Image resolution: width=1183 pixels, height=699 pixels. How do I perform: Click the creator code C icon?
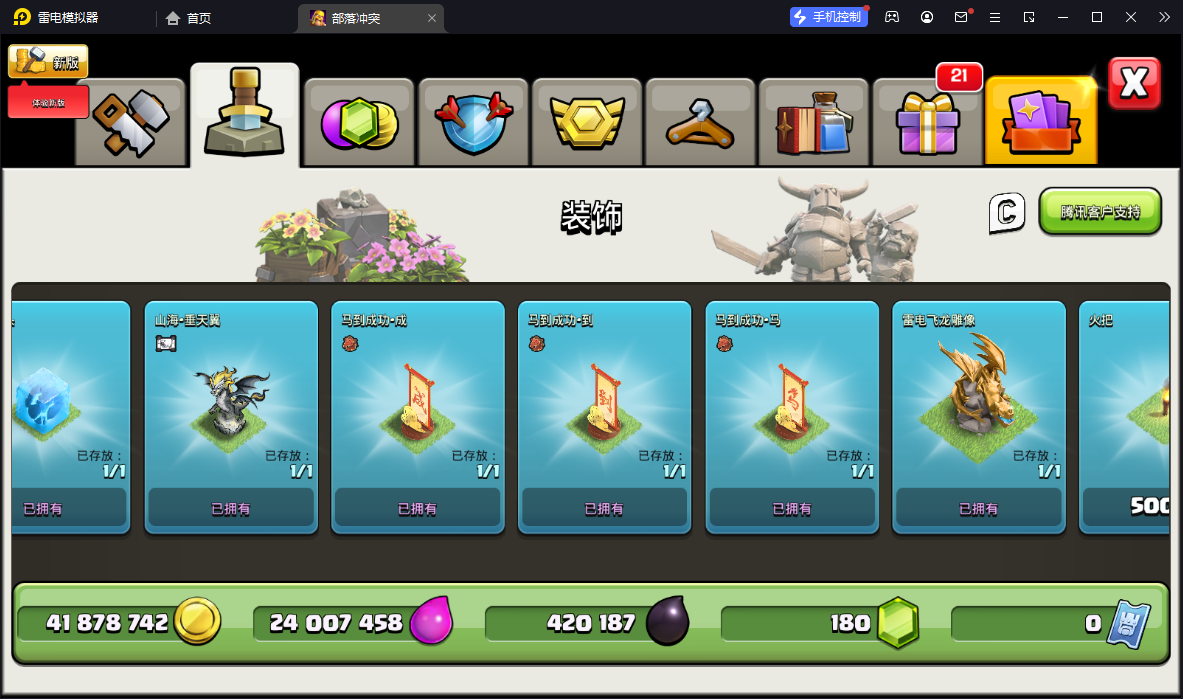click(x=1007, y=212)
